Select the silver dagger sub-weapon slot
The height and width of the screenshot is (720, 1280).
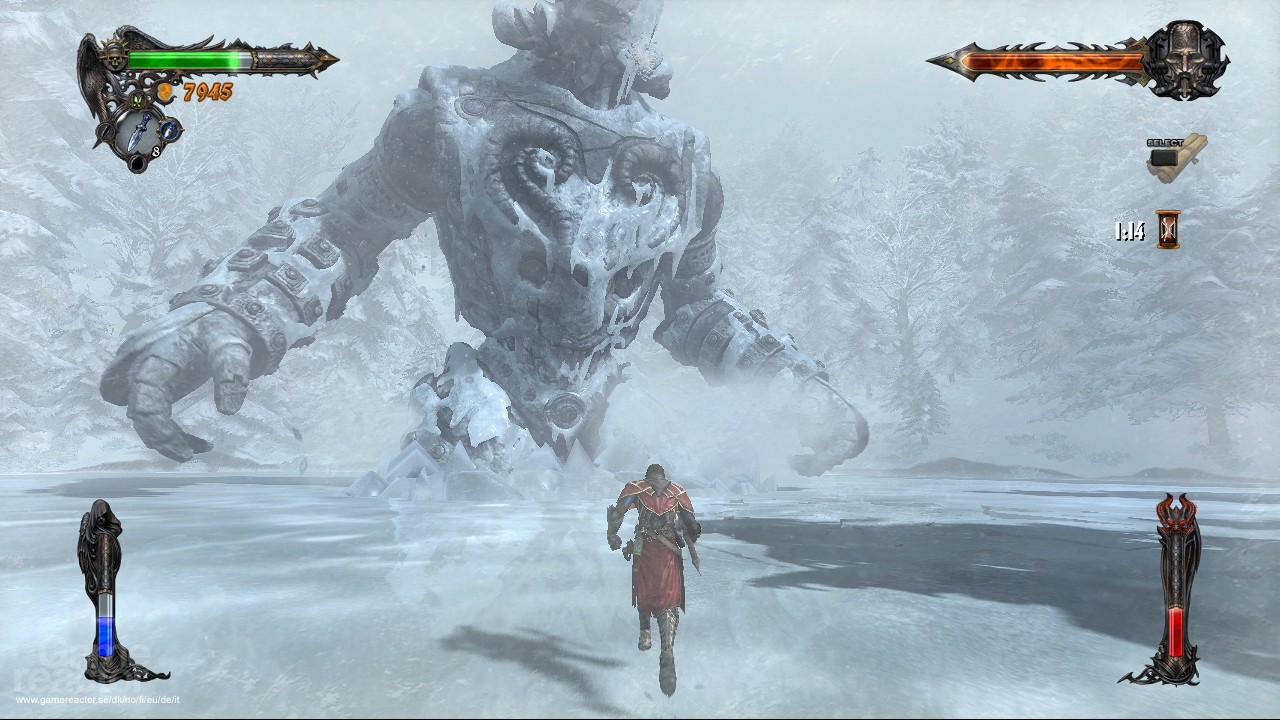pos(142,129)
